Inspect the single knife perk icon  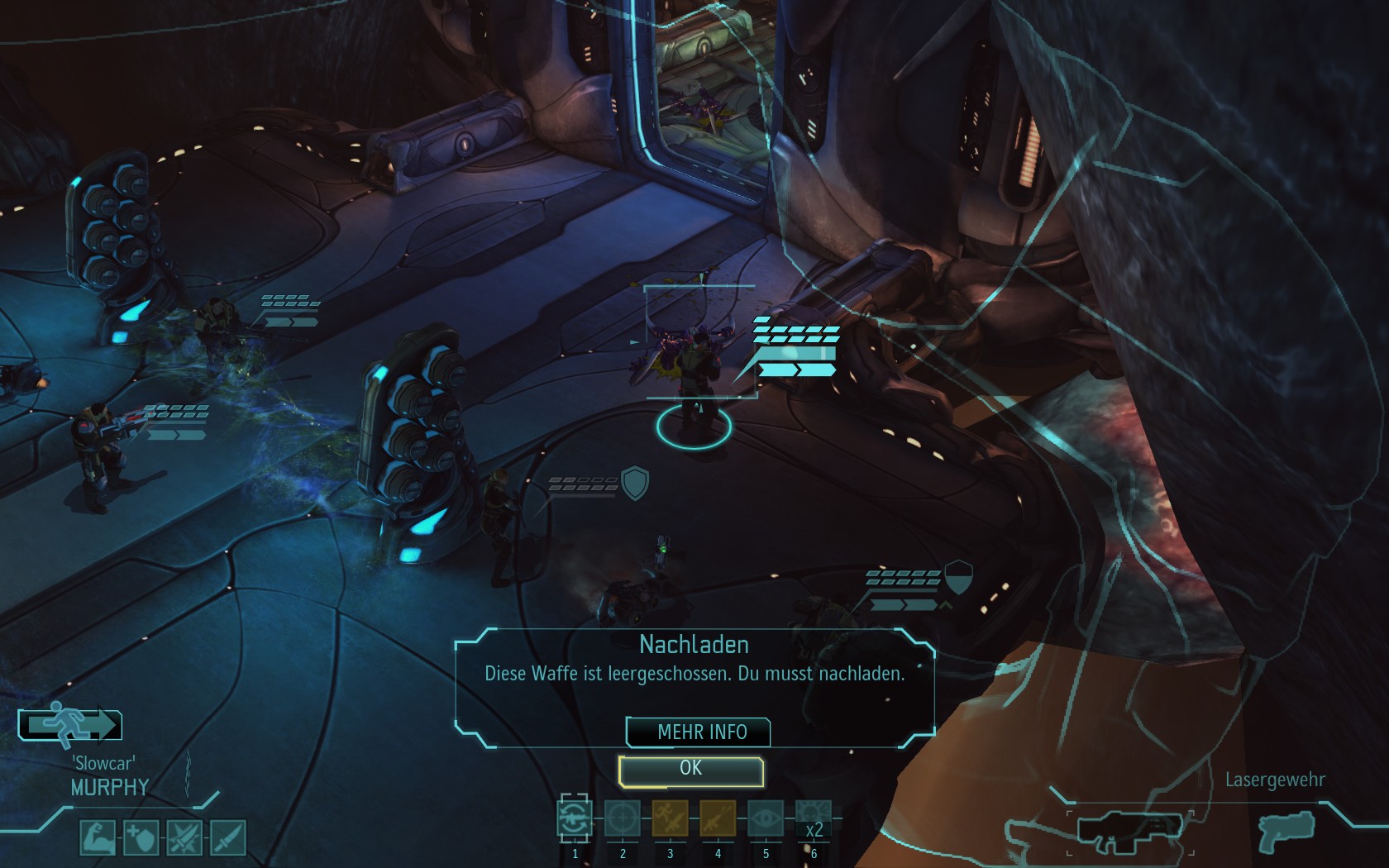227,837
